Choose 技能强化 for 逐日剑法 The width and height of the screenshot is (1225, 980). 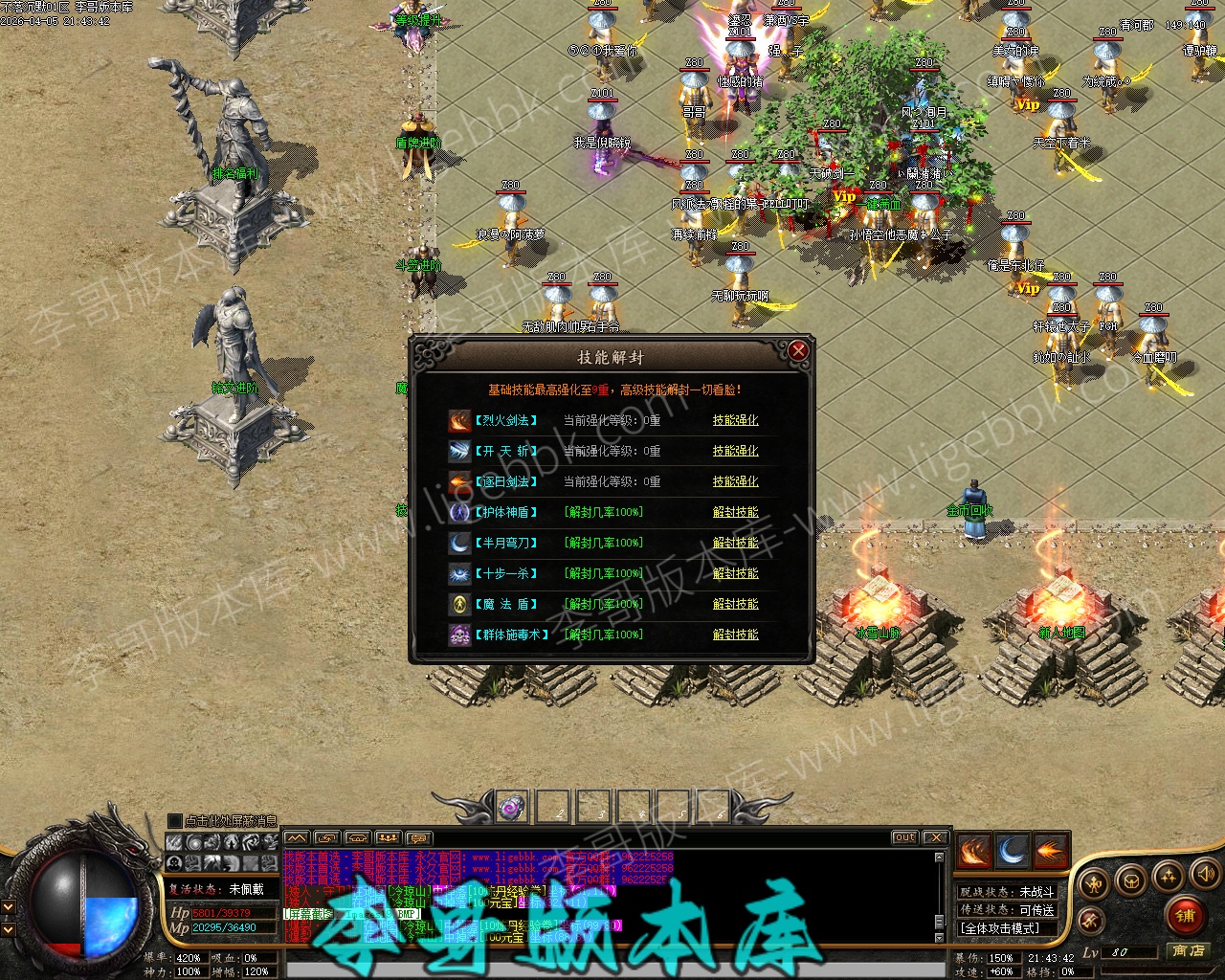click(x=735, y=481)
